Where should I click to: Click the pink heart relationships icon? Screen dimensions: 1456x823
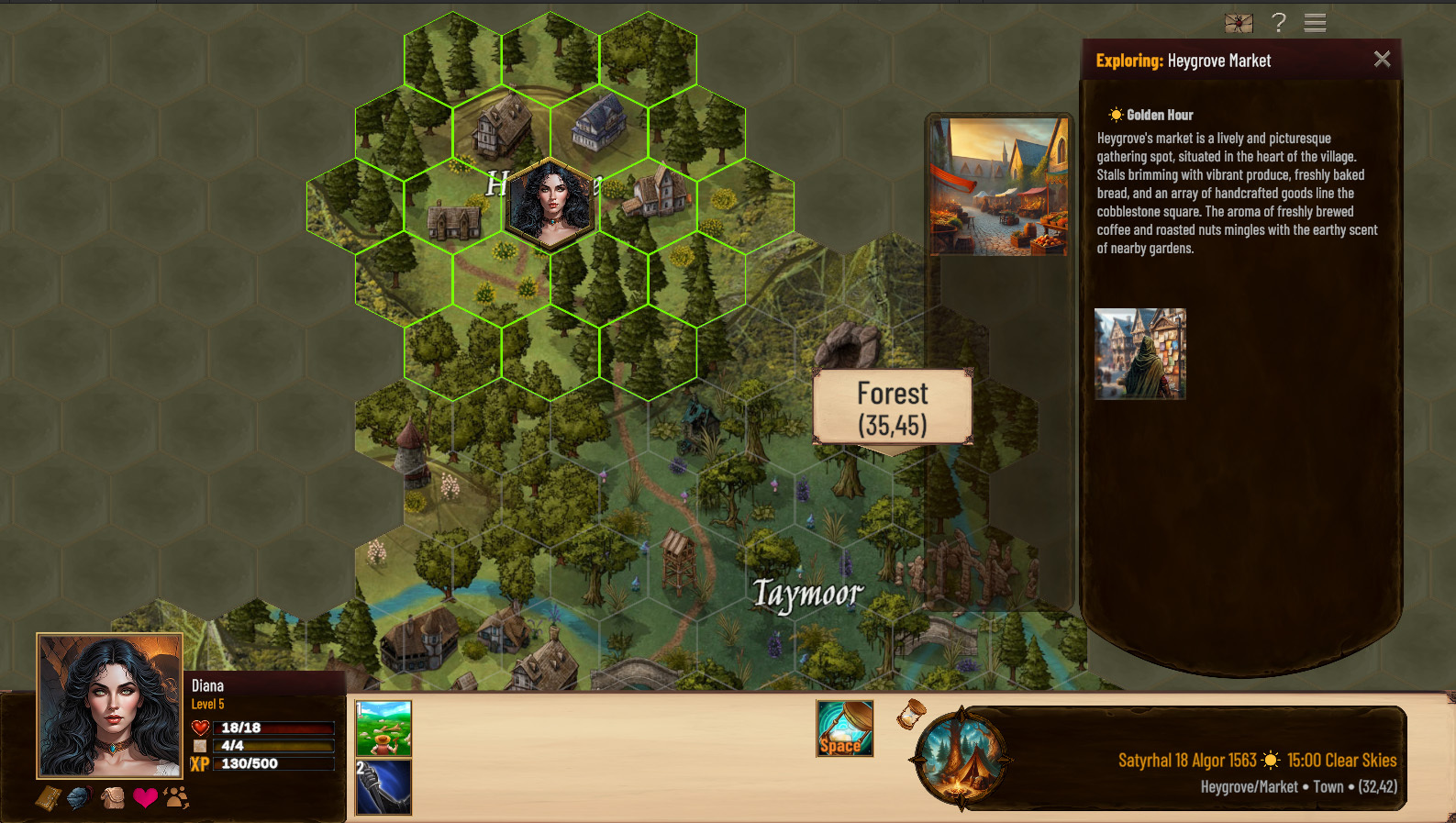pyautogui.click(x=143, y=796)
